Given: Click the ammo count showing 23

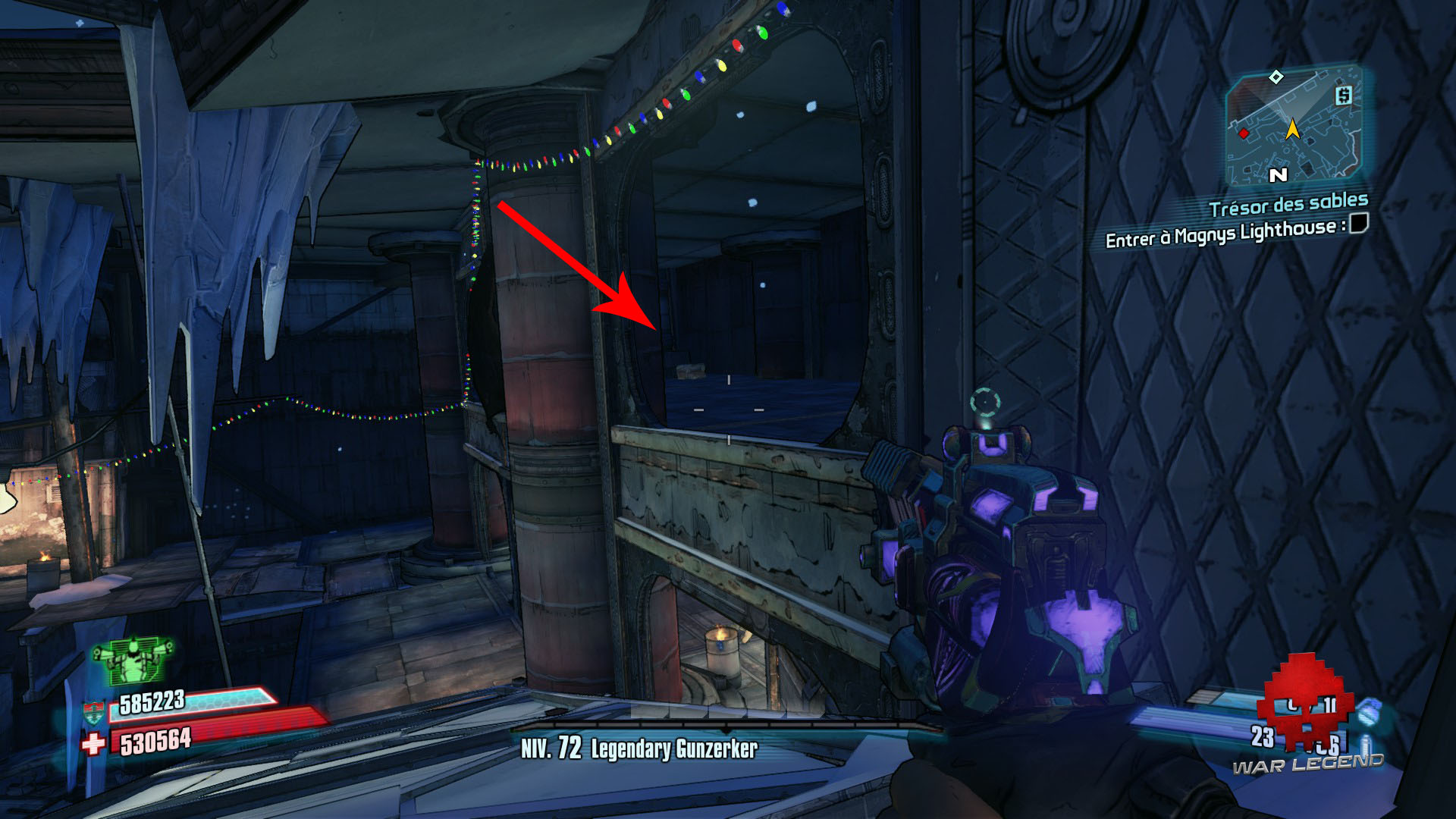Looking at the screenshot, I should coord(1262,735).
